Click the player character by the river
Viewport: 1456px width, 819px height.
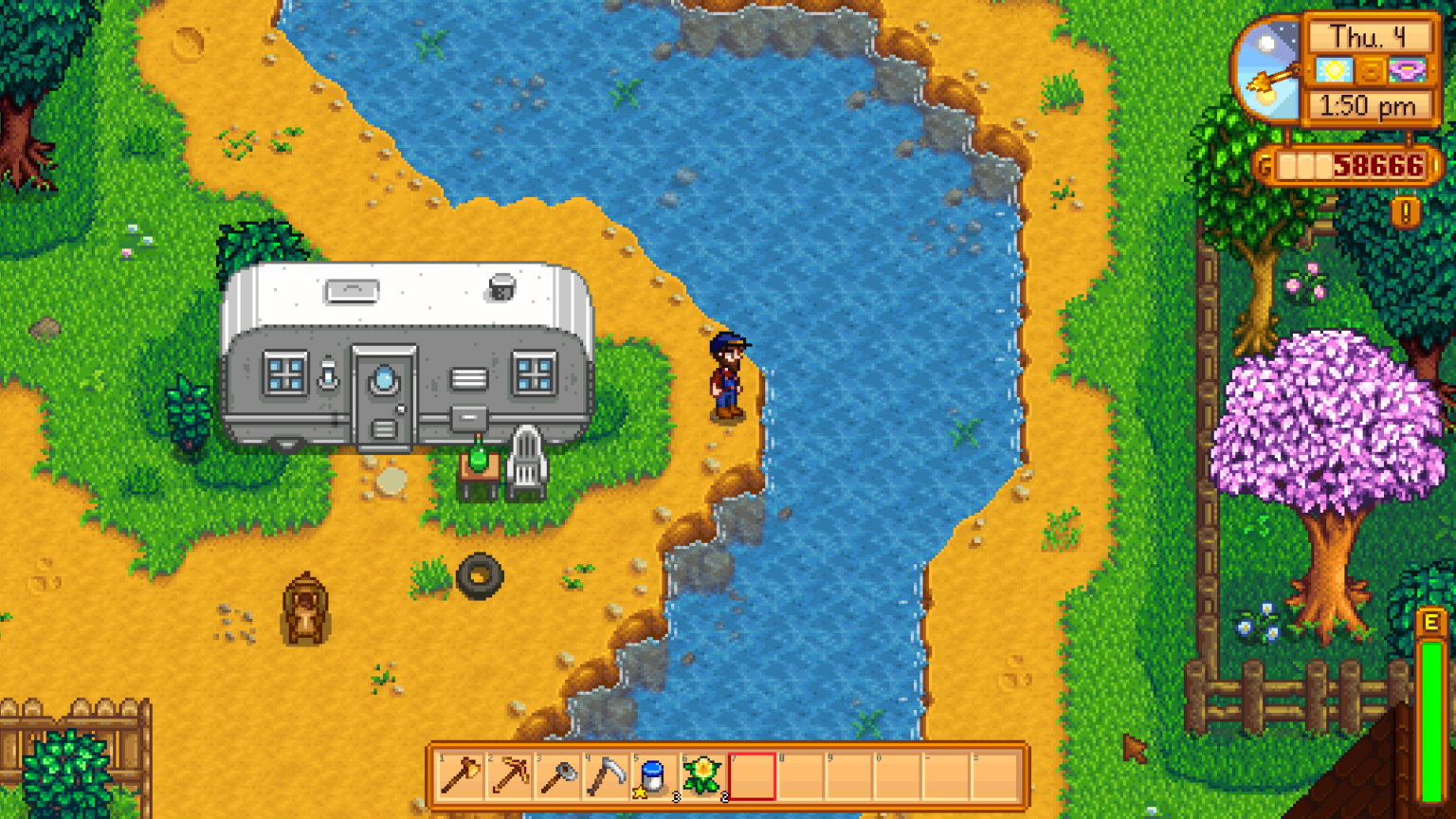click(x=728, y=374)
